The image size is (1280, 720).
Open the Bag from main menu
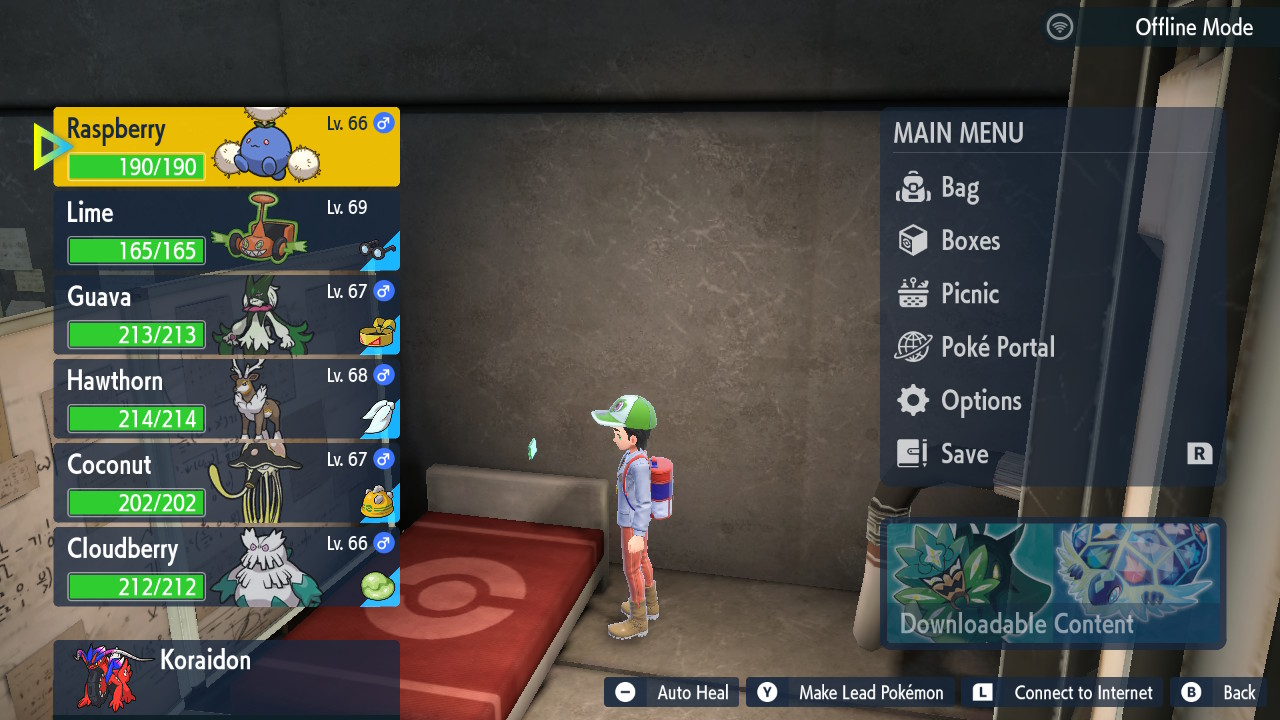958,188
